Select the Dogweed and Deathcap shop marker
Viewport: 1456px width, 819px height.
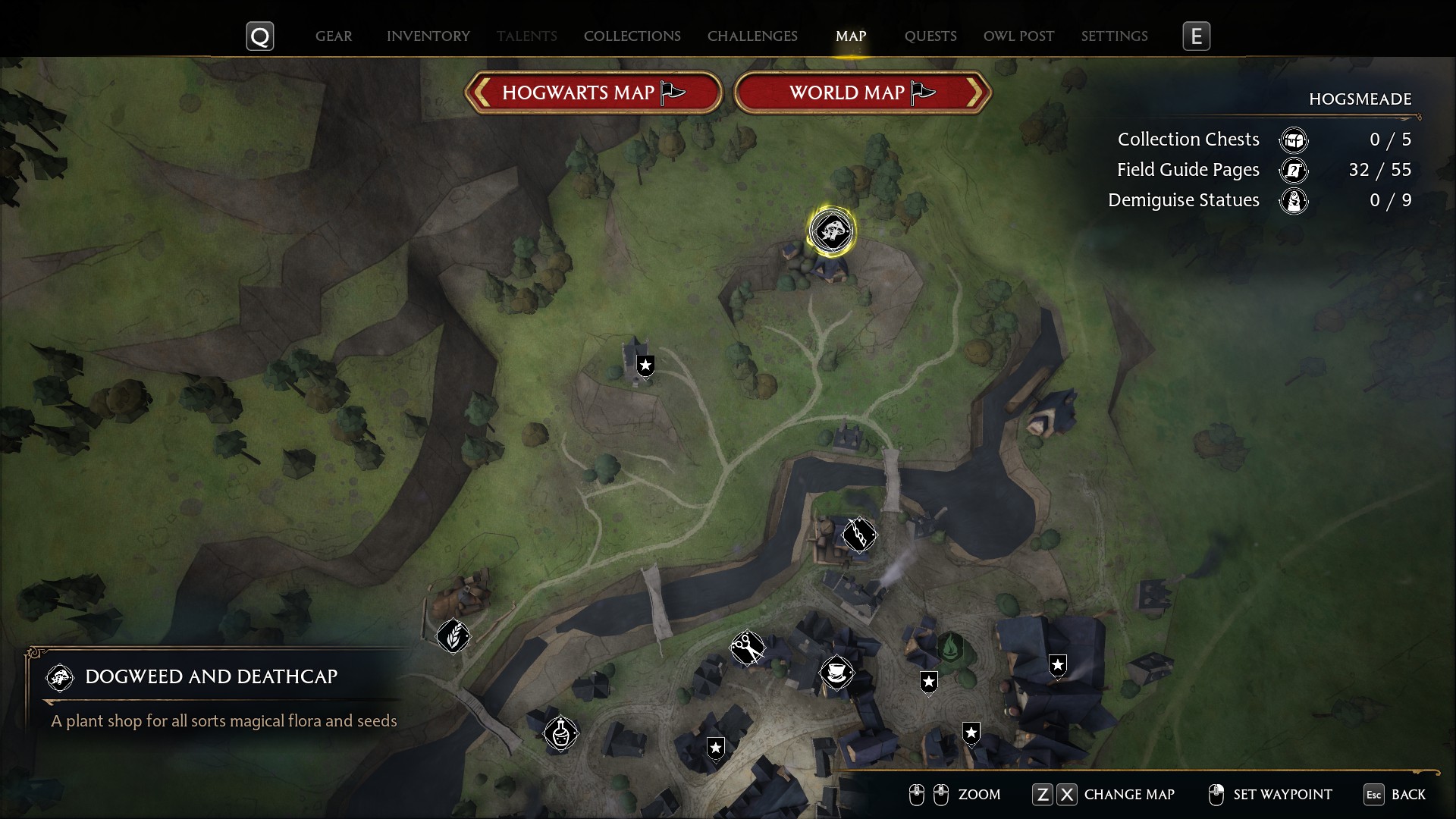pyautogui.click(x=832, y=231)
